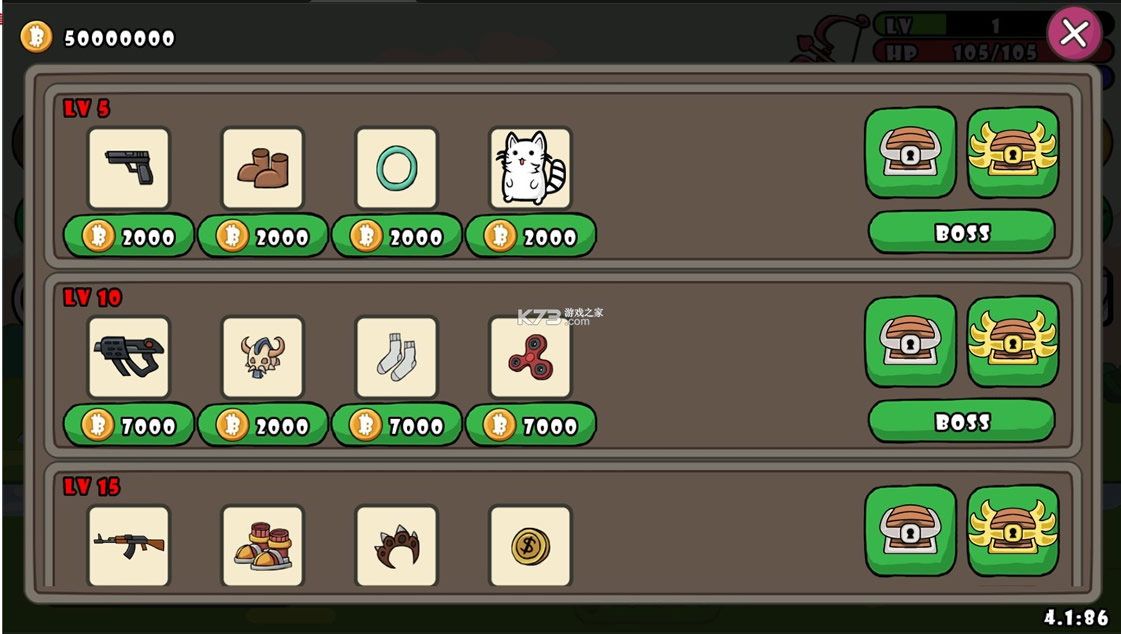Select the bear claw item
1121x634 pixels.
click(x=397, y=545)
